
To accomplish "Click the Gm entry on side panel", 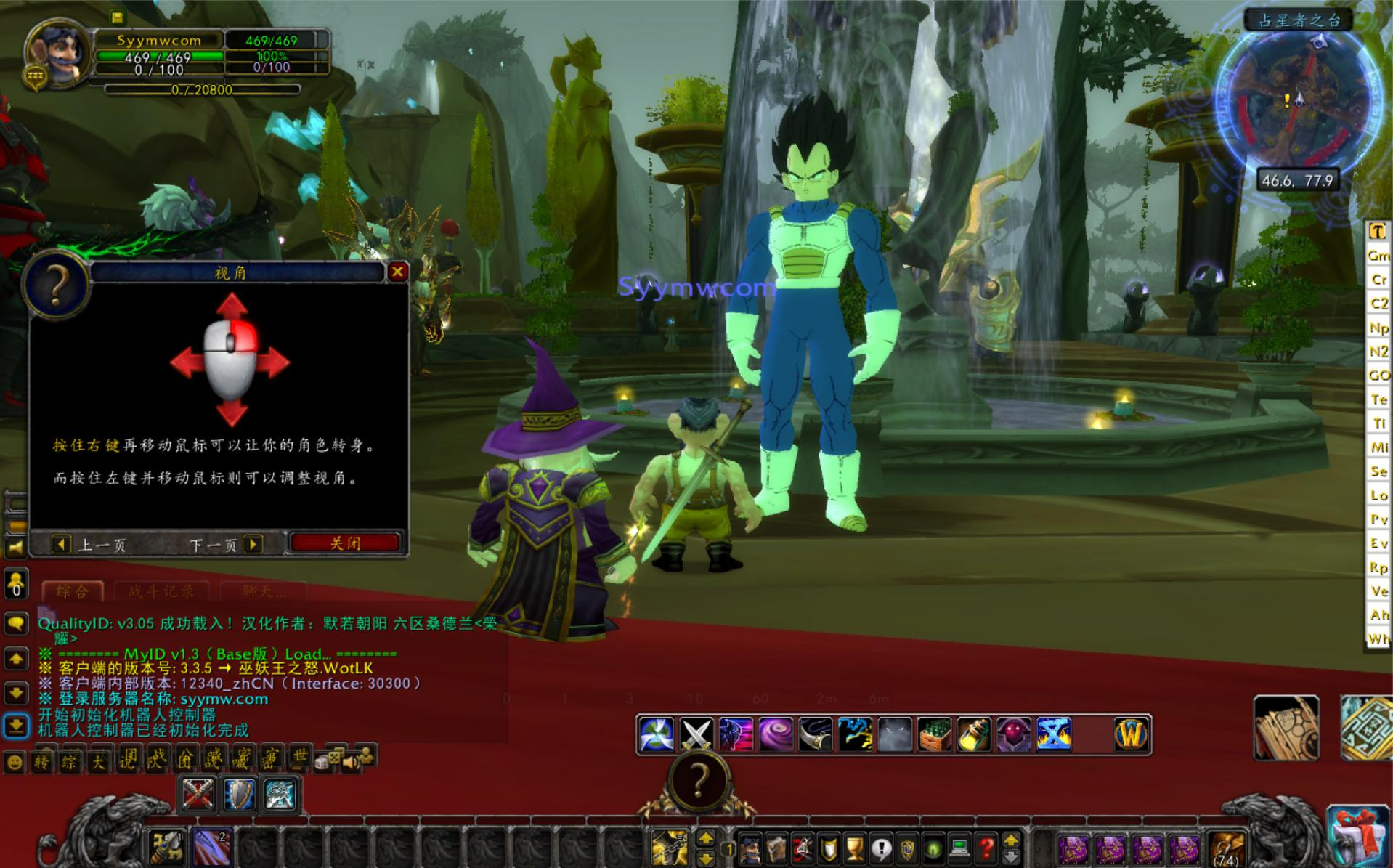I will click(1378, 256).
